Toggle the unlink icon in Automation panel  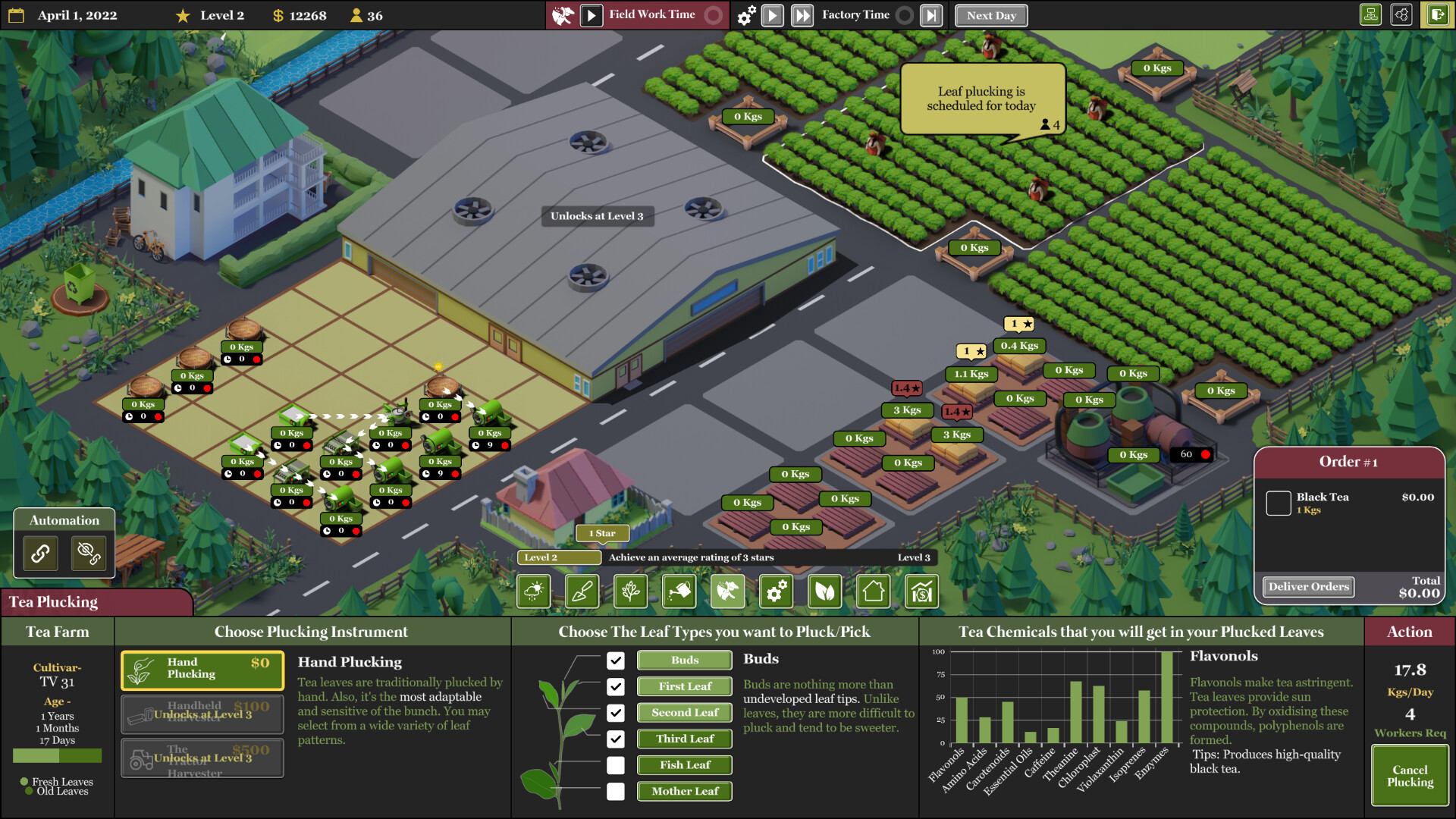(89, 553)
